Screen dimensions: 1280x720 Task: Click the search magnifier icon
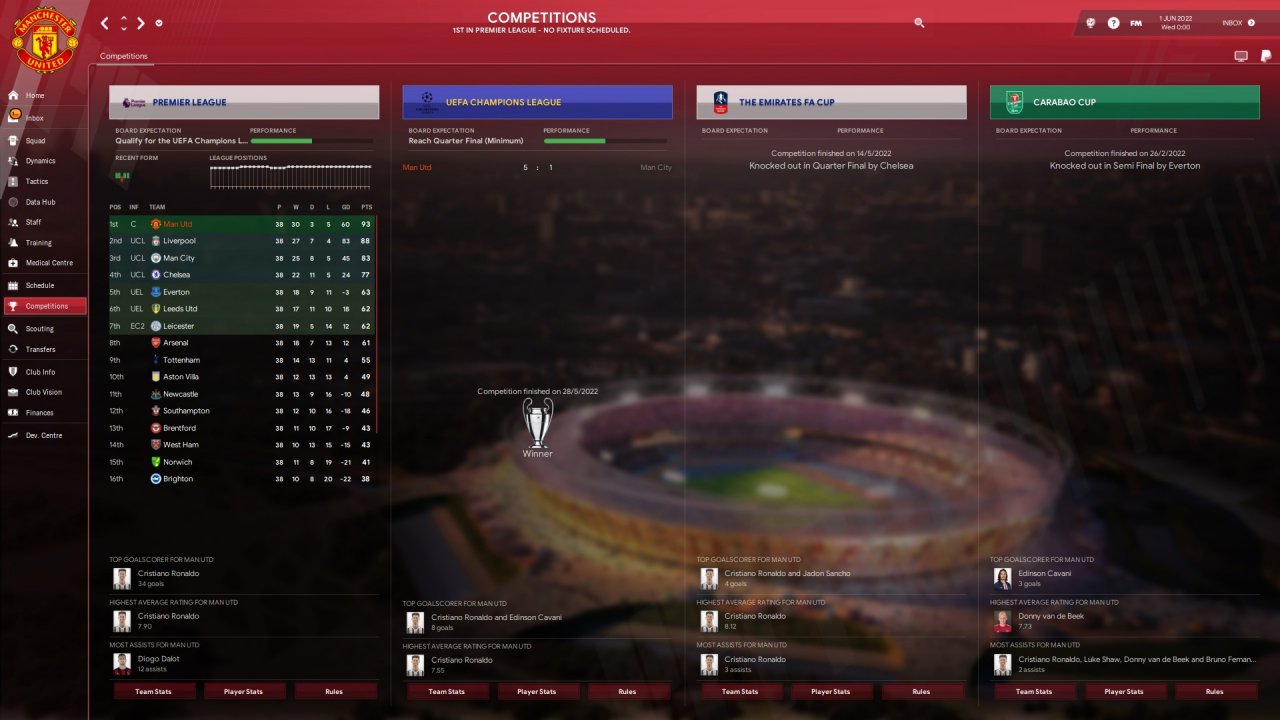tap(919, 22)
